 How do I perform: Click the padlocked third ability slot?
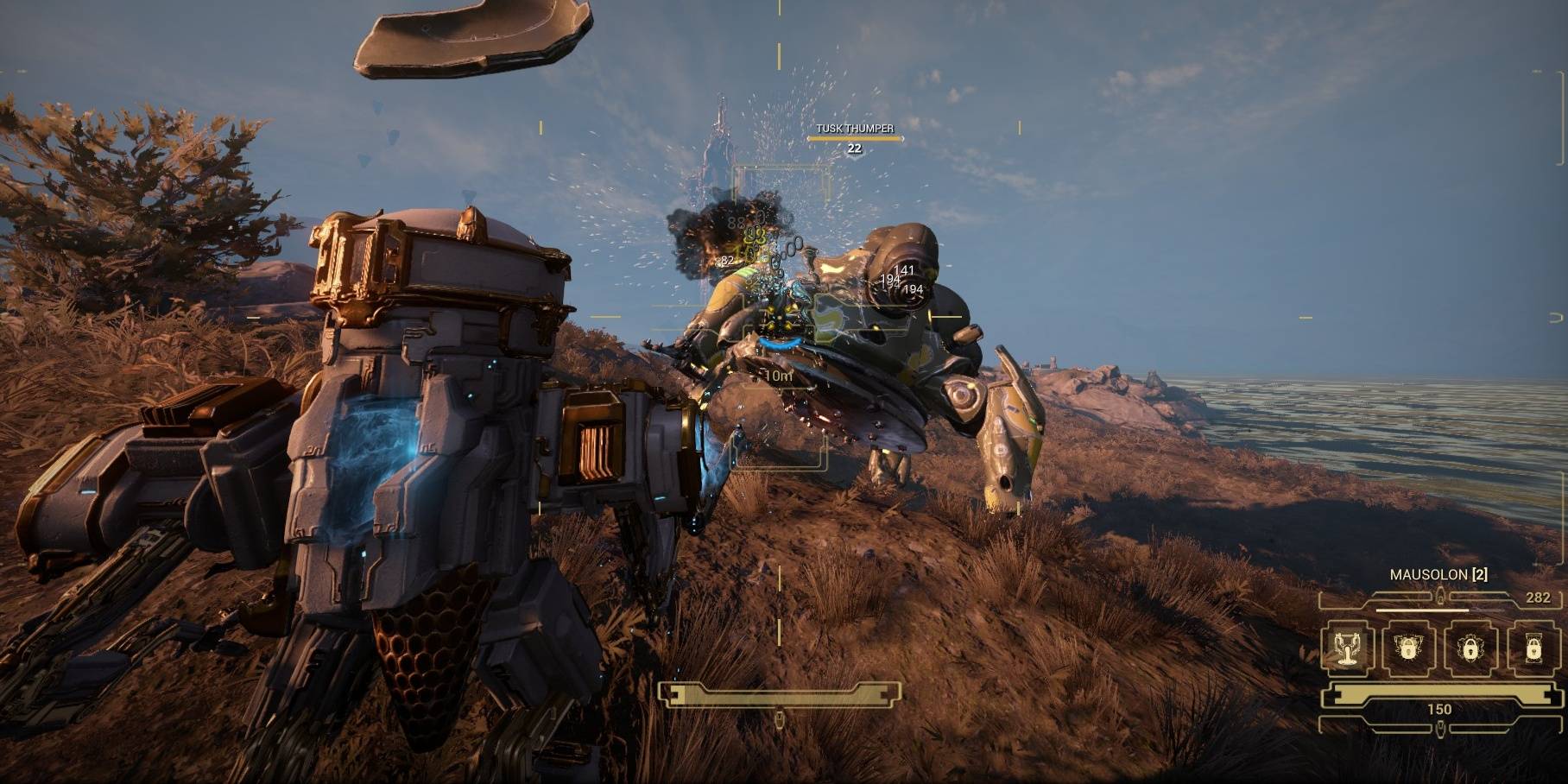1470,648
